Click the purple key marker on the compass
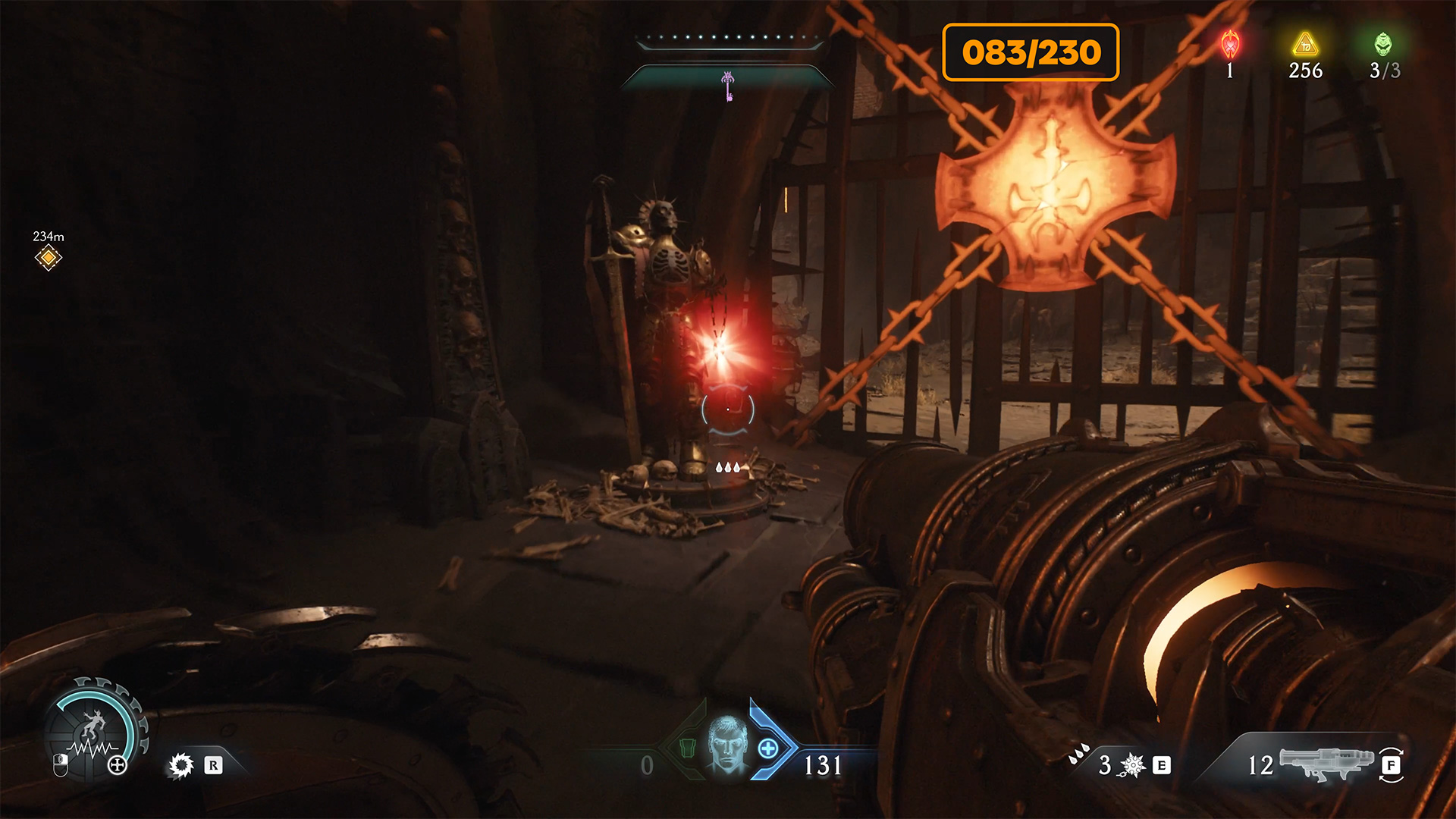This screenshot has width=1456, height=819. pyautogui.click(x=728, y=85)
